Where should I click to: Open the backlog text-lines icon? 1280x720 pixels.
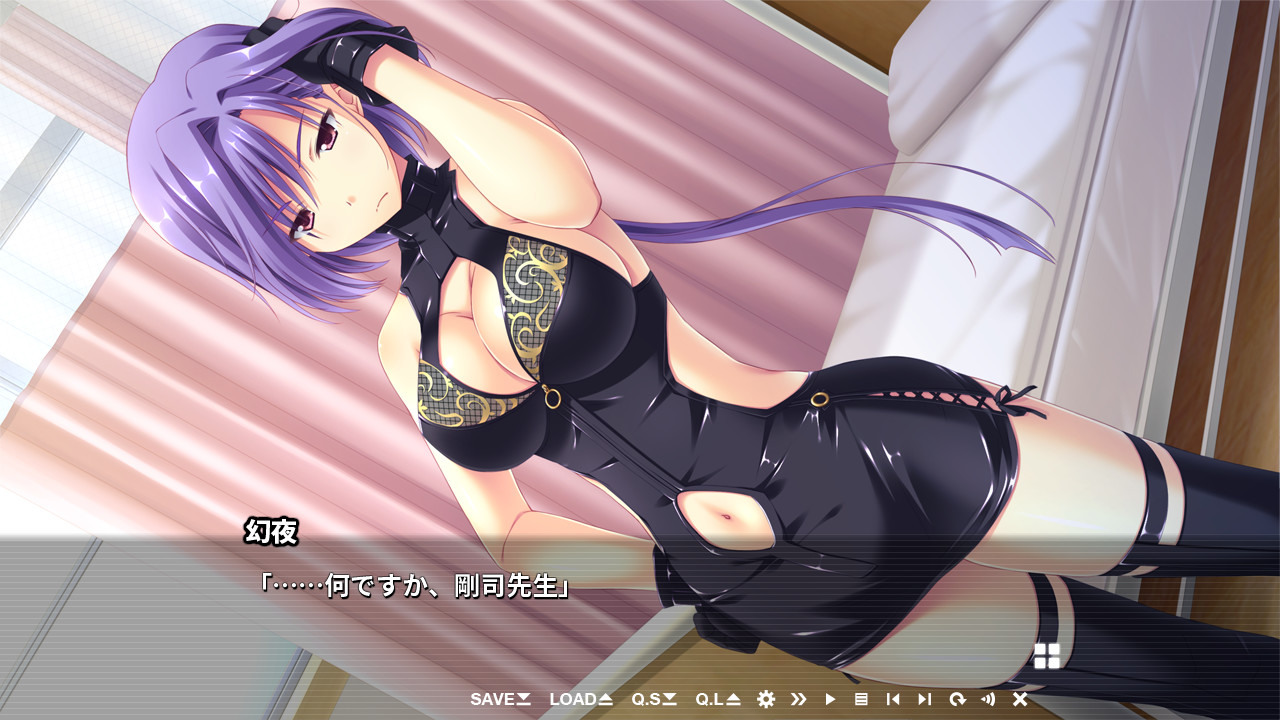(x=861, y=699)
